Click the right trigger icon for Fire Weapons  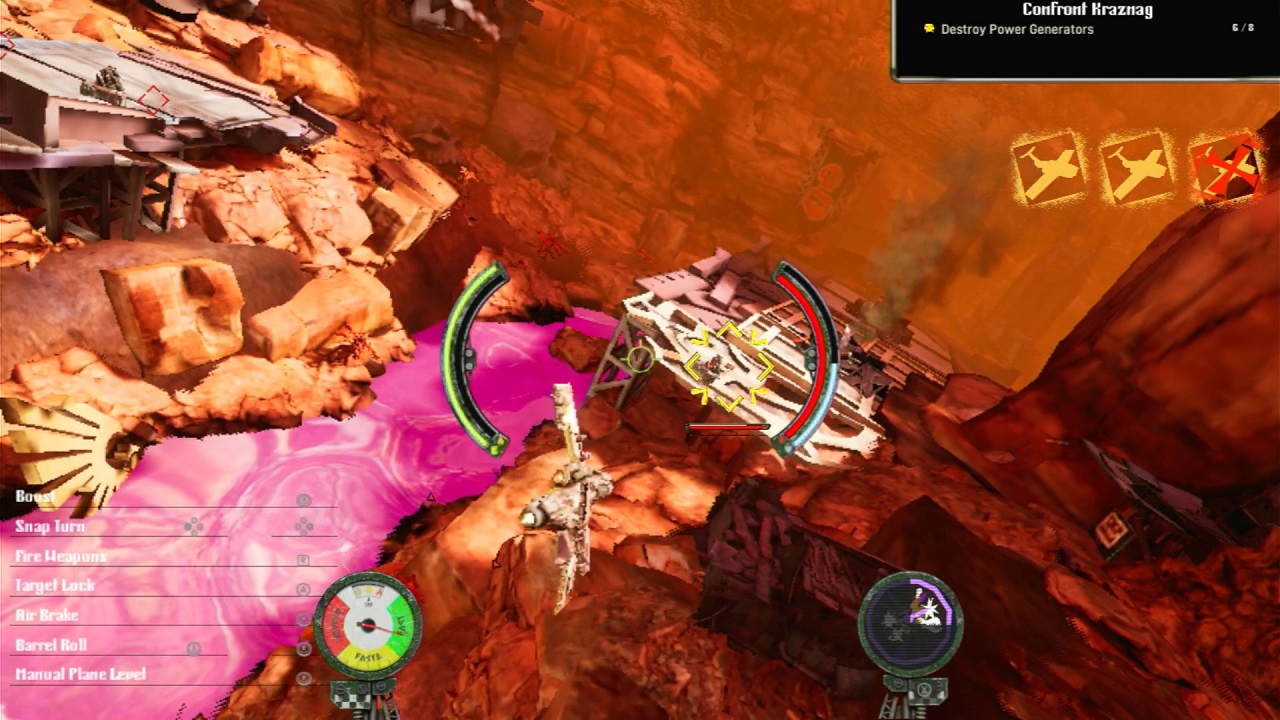(302, 560)
